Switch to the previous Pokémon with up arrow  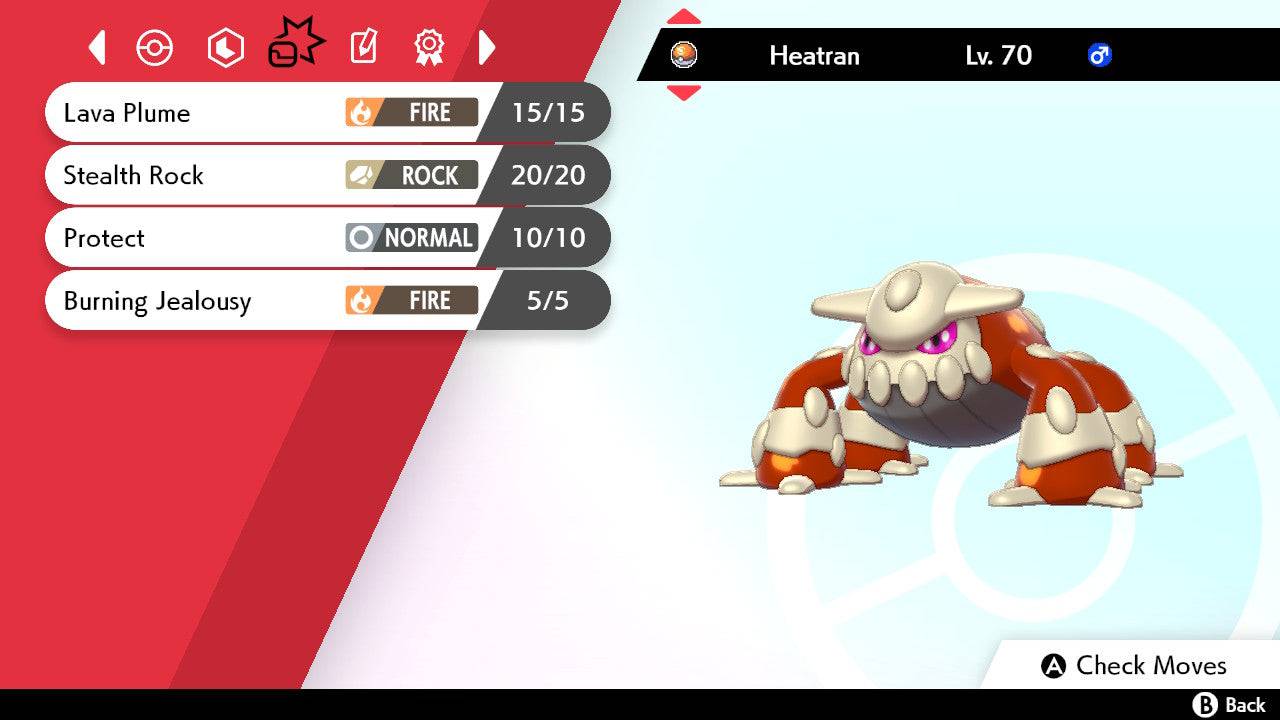pyautogui.click(x=684, y=16)
